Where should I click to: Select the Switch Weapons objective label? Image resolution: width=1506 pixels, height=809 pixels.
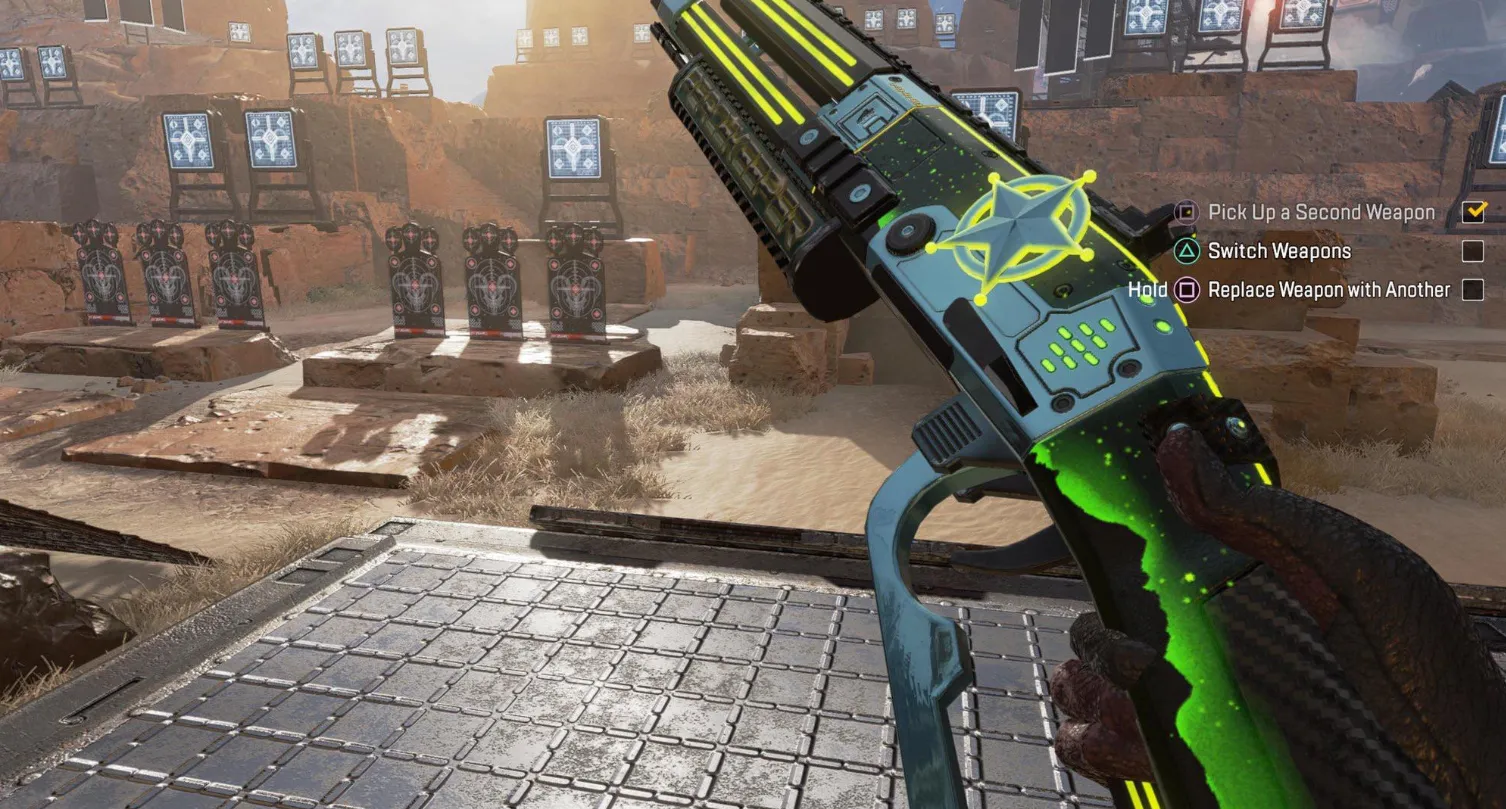pyautogui.click(x=1278, y=251)
